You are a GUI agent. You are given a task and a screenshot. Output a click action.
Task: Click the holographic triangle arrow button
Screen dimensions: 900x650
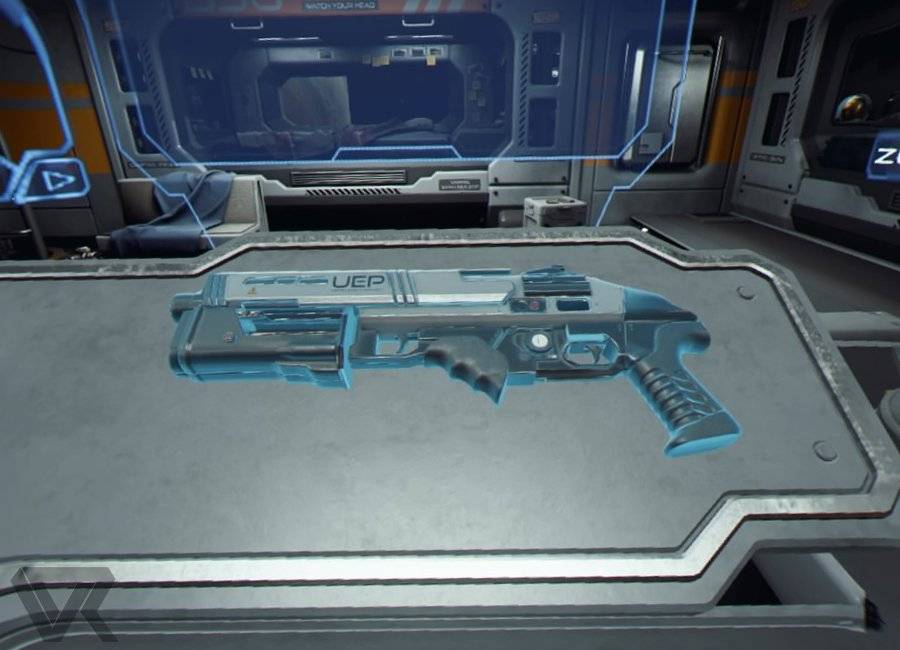tap(51, 181)
